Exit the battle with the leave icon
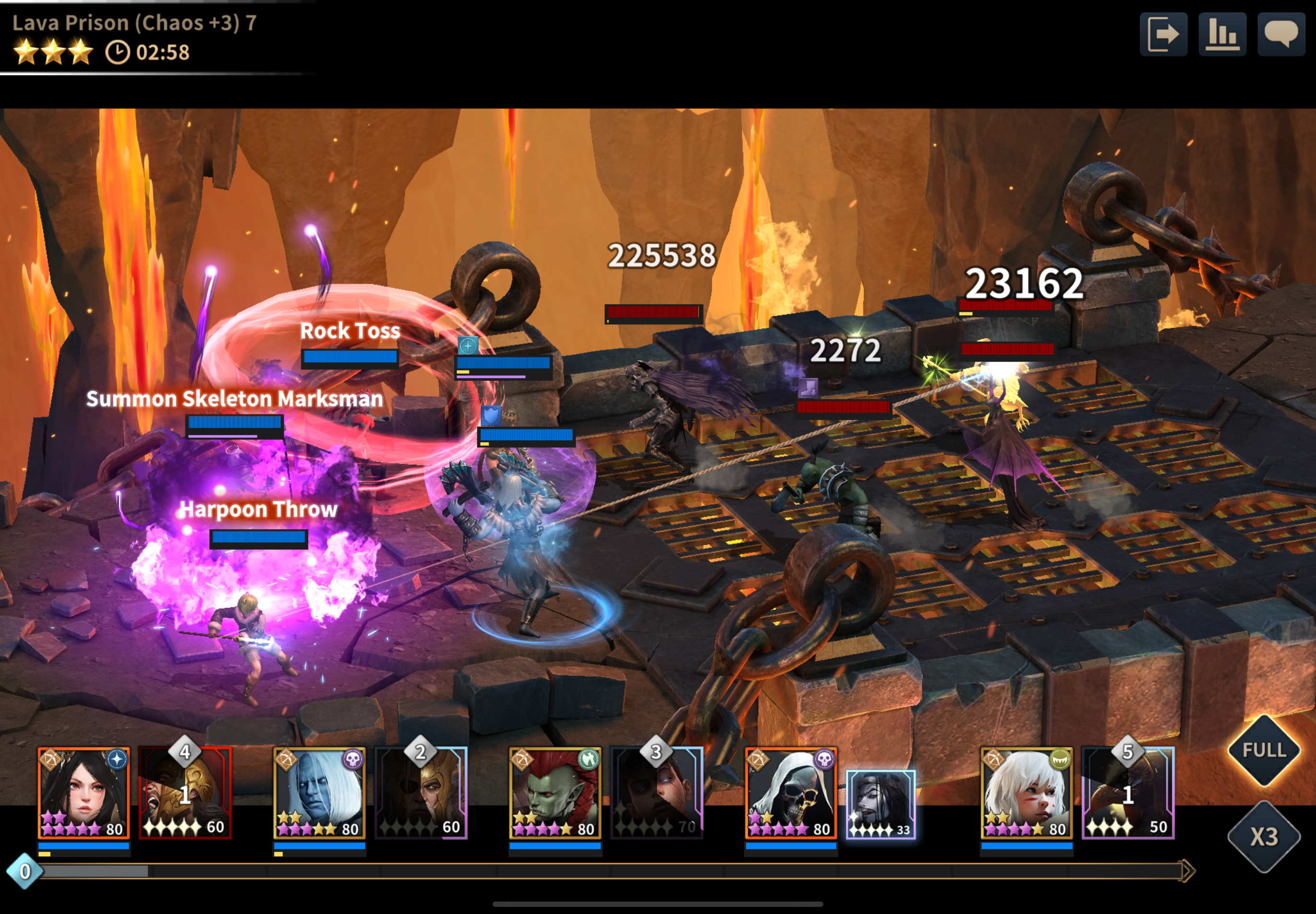This screenshot has width=1316, height=914. 1163,34
